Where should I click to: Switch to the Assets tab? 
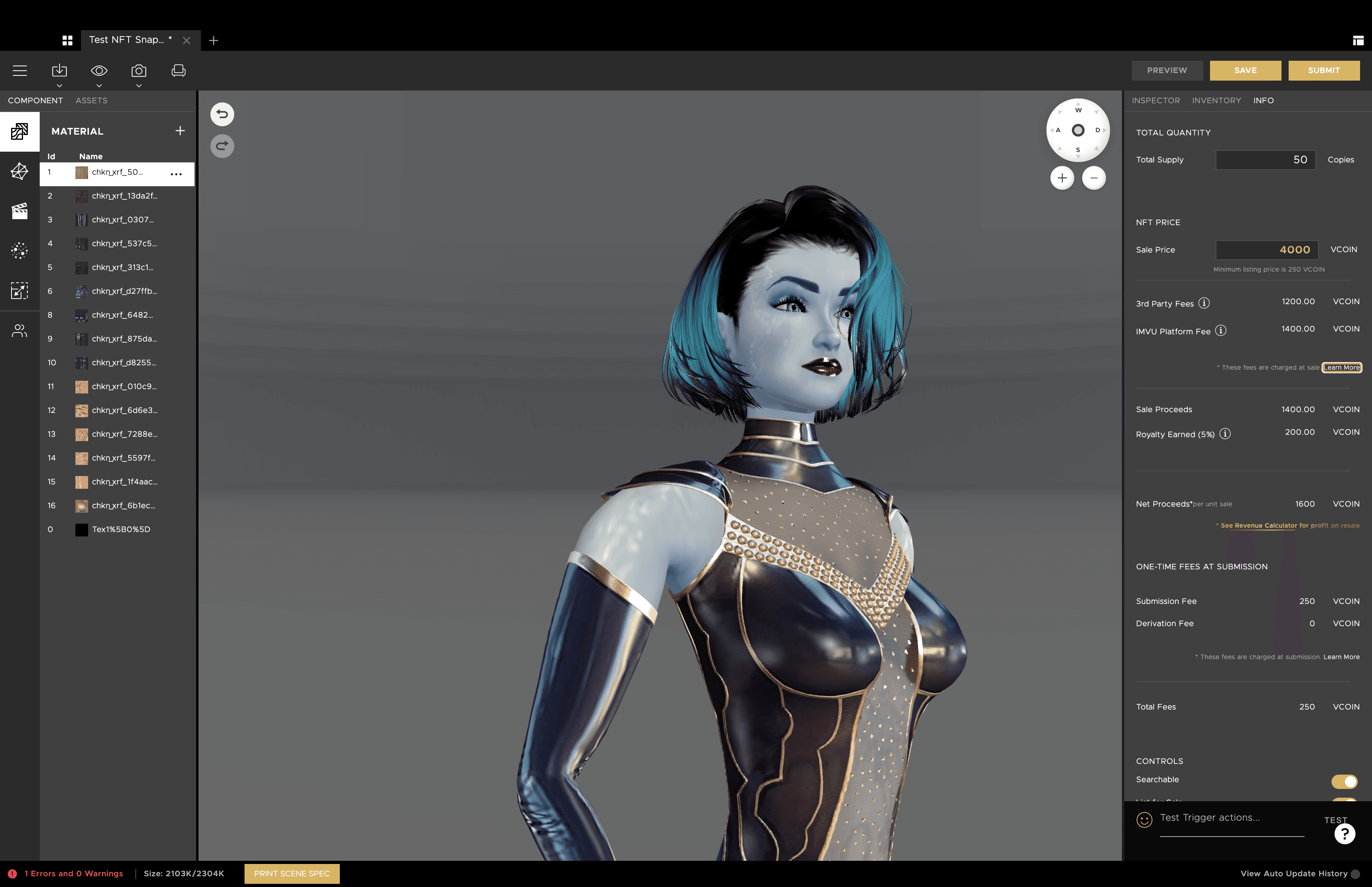[x=91, y=100]
